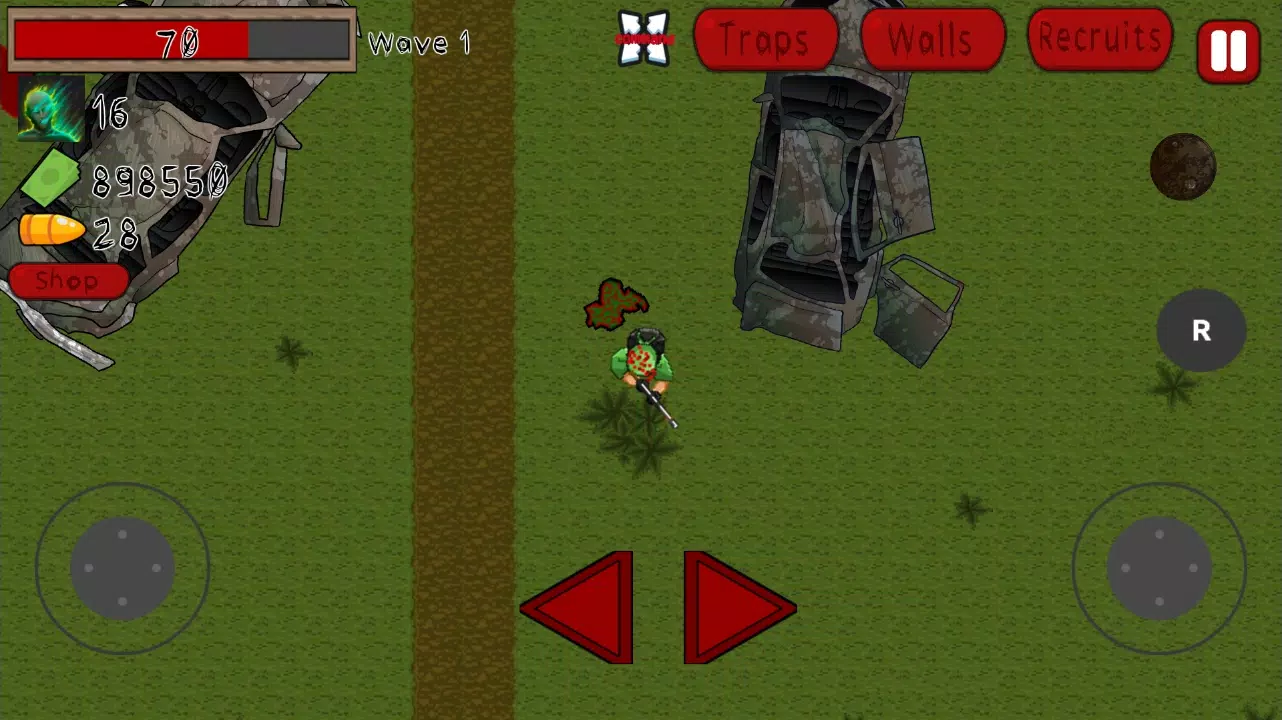Screen dimensions: 1282x720
Task: Open the Shop
Action: pyautogui.click(x=66, y=281)
